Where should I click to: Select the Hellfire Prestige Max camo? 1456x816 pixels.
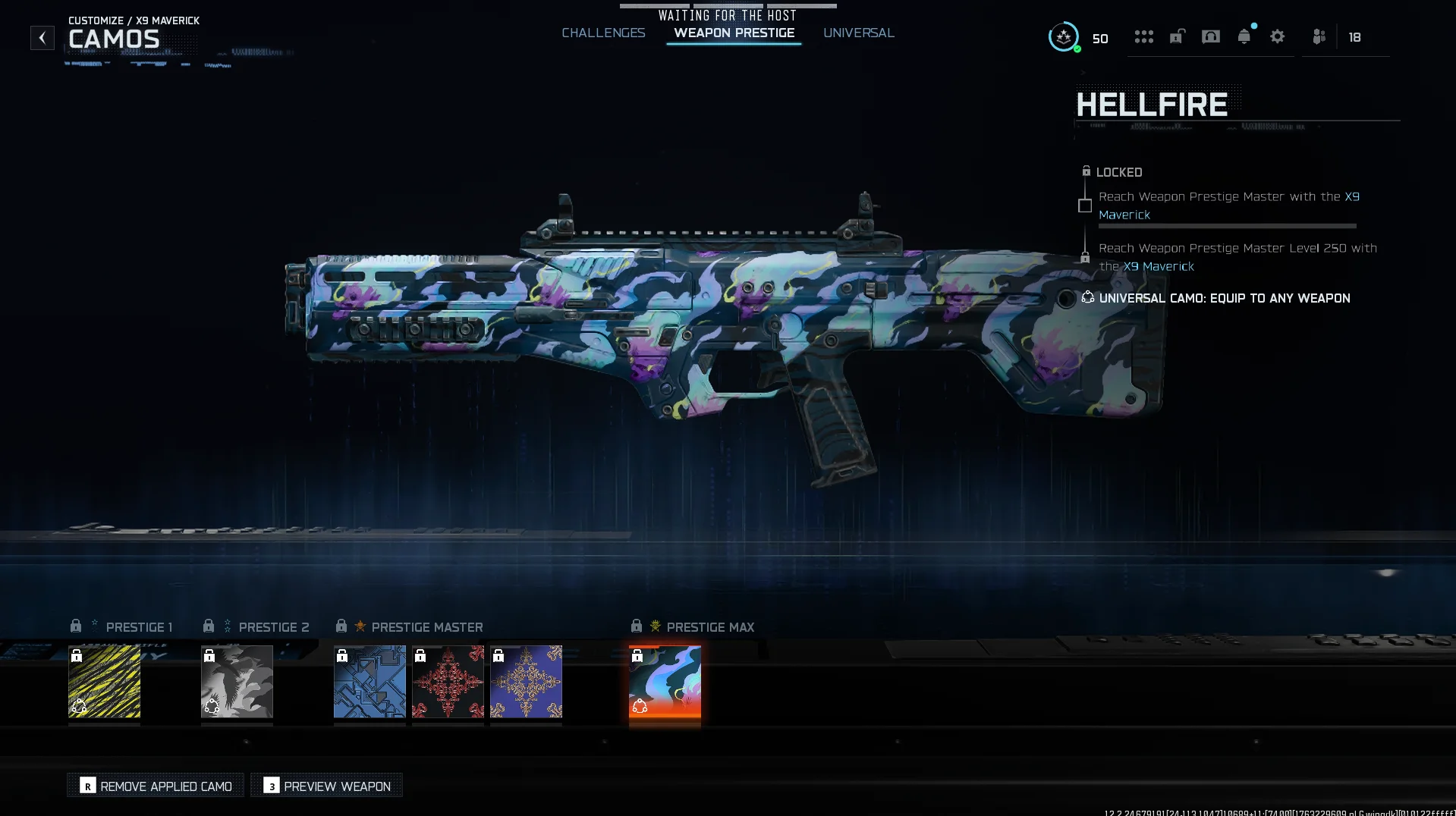coord(665,681)
